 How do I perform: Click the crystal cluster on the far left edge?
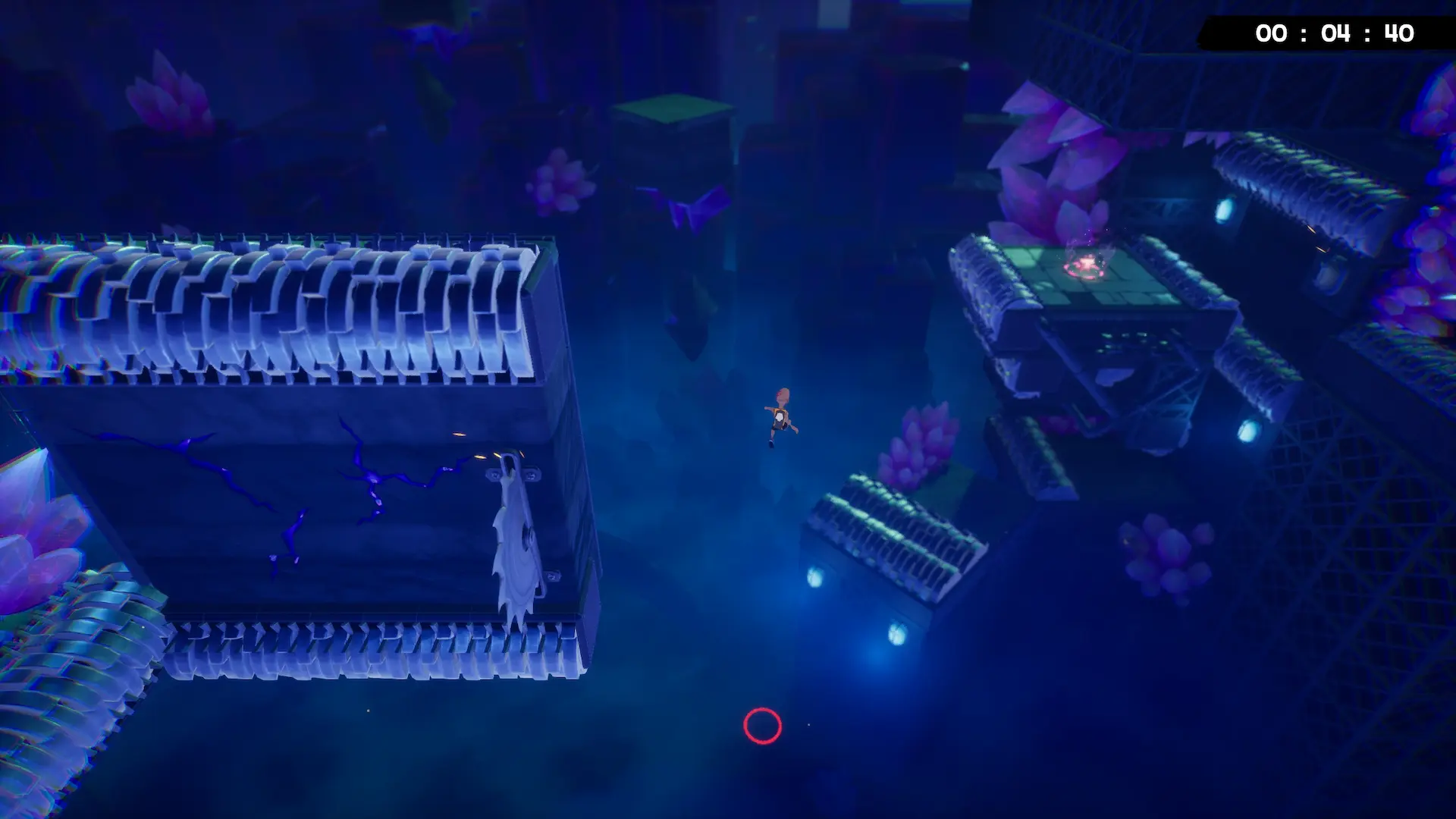pyautogui.click(x=38, y=531)
